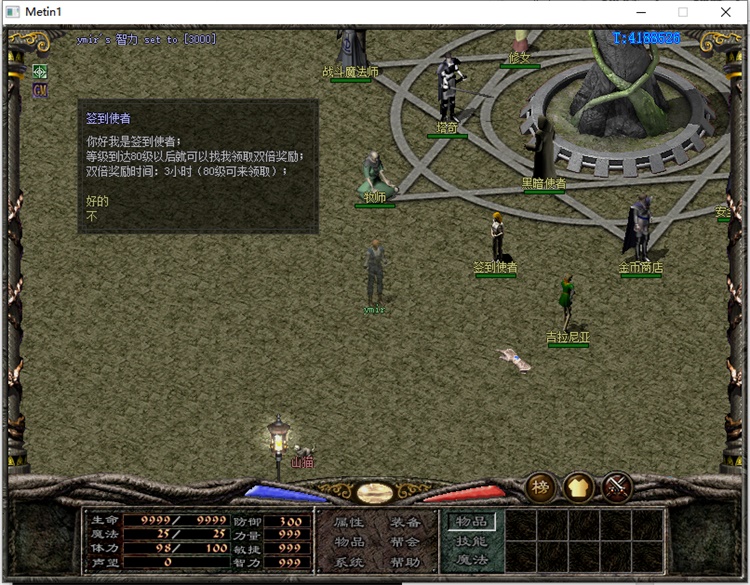
Task: Open the 属性 attributes menu
Action: tap(349, 522)
